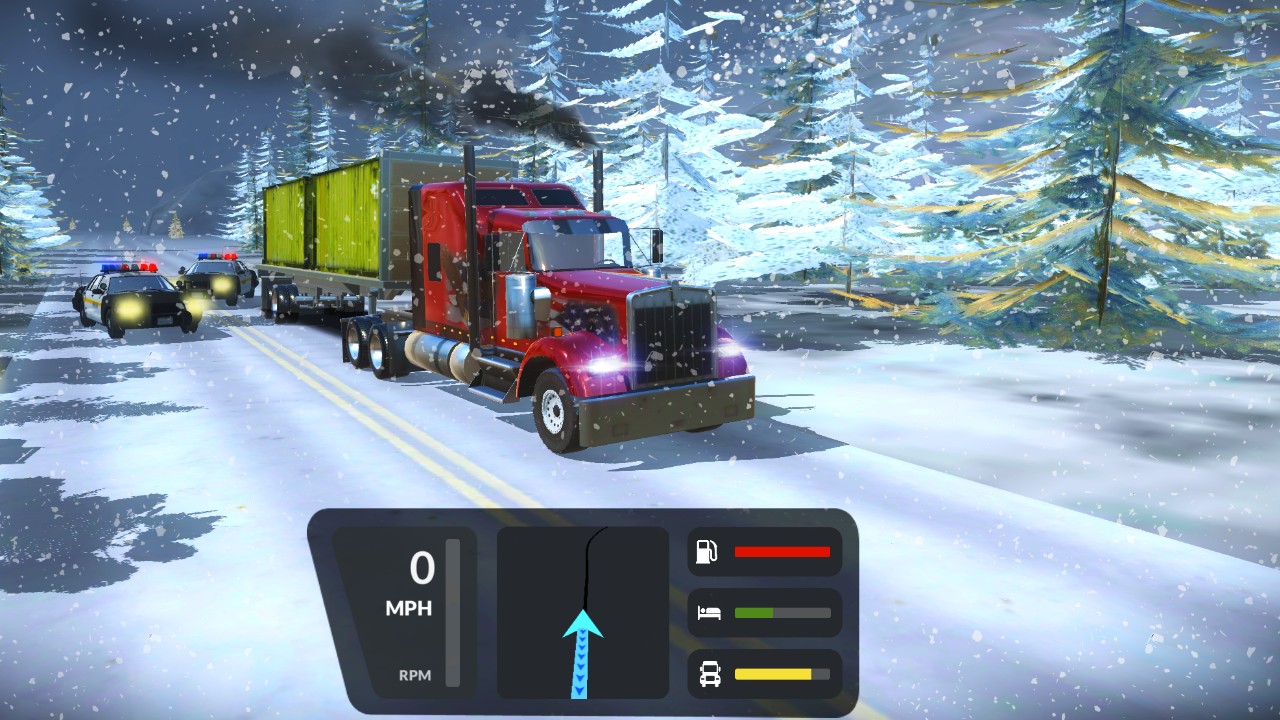1280x720 pixels.
Task: Expand the fuel gauge section
Action: click(765, 552)
